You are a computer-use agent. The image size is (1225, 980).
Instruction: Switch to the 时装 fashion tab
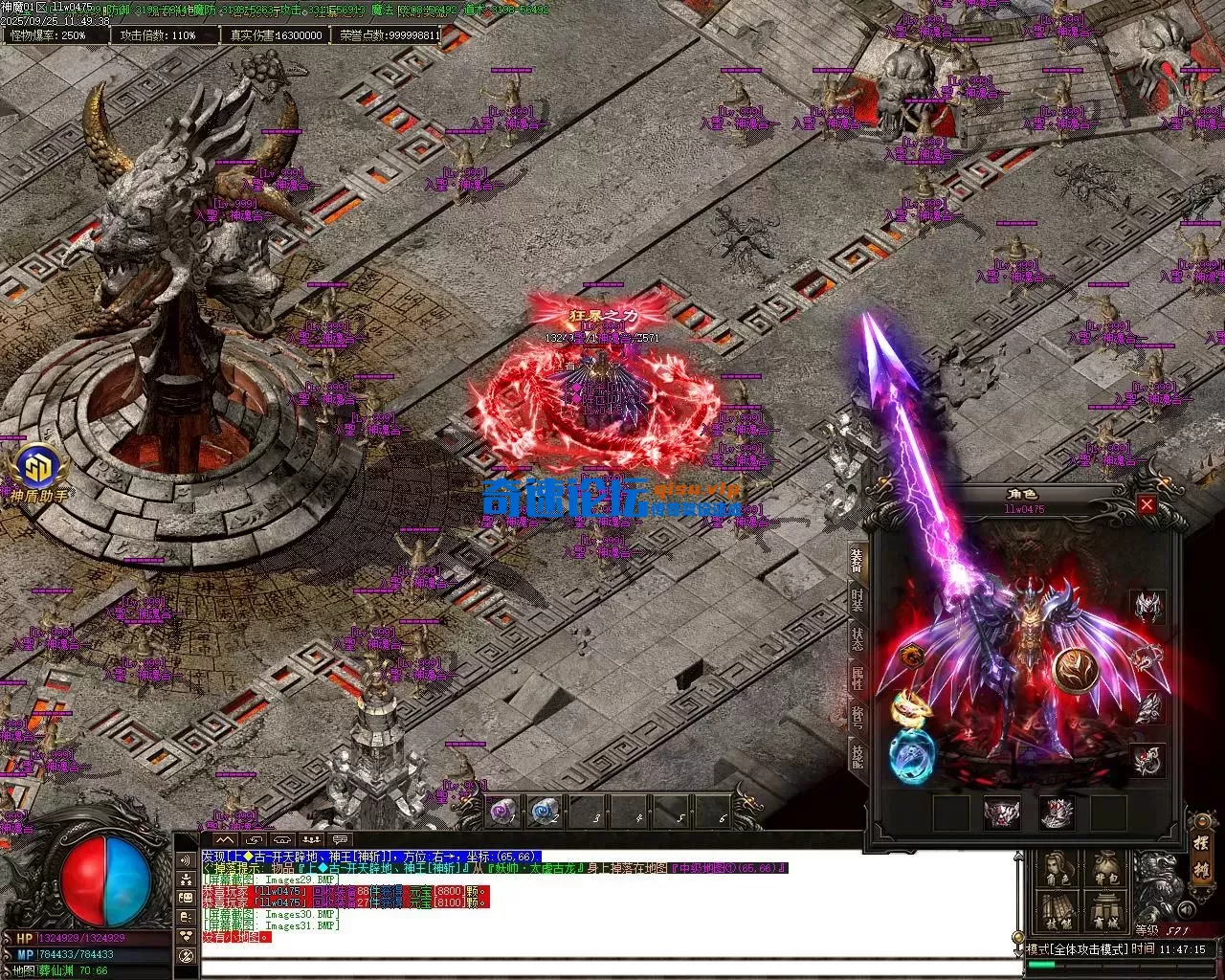click(x=857, y=601)
